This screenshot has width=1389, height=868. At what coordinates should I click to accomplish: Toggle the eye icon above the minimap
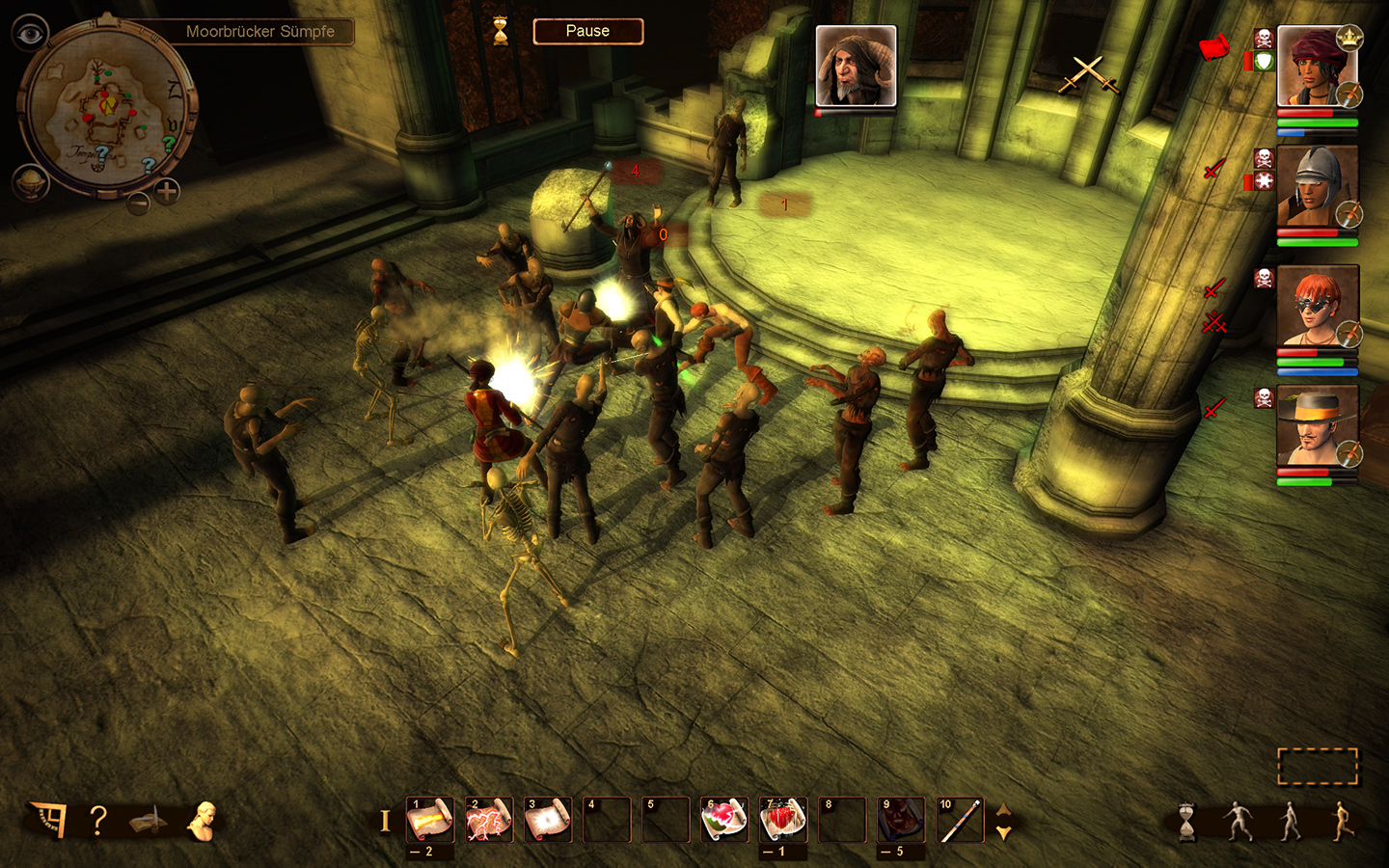coord(31,34)
